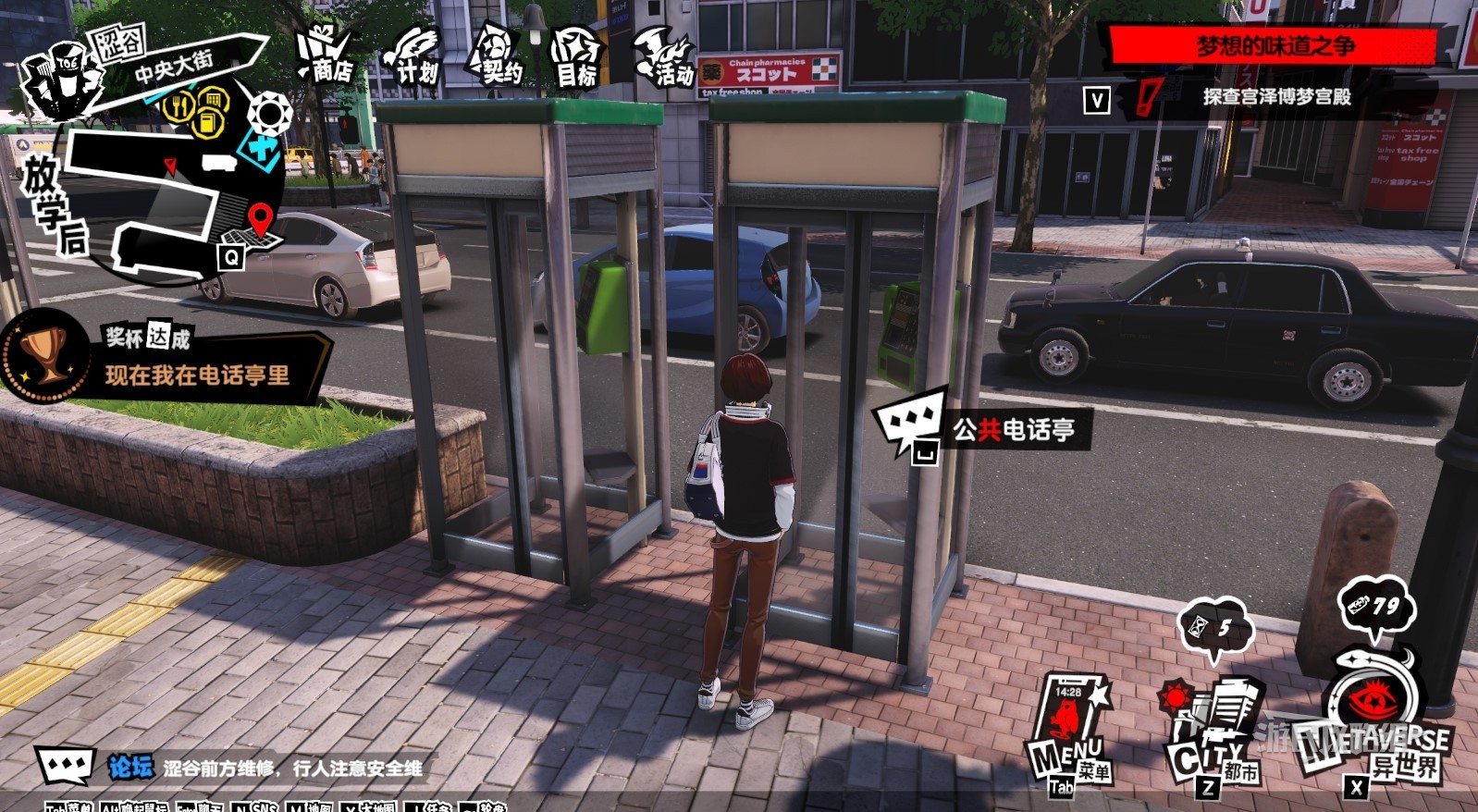1478x812 pixels.
Task: Click the speech bubble showing 79
Action: (1376, 607)
